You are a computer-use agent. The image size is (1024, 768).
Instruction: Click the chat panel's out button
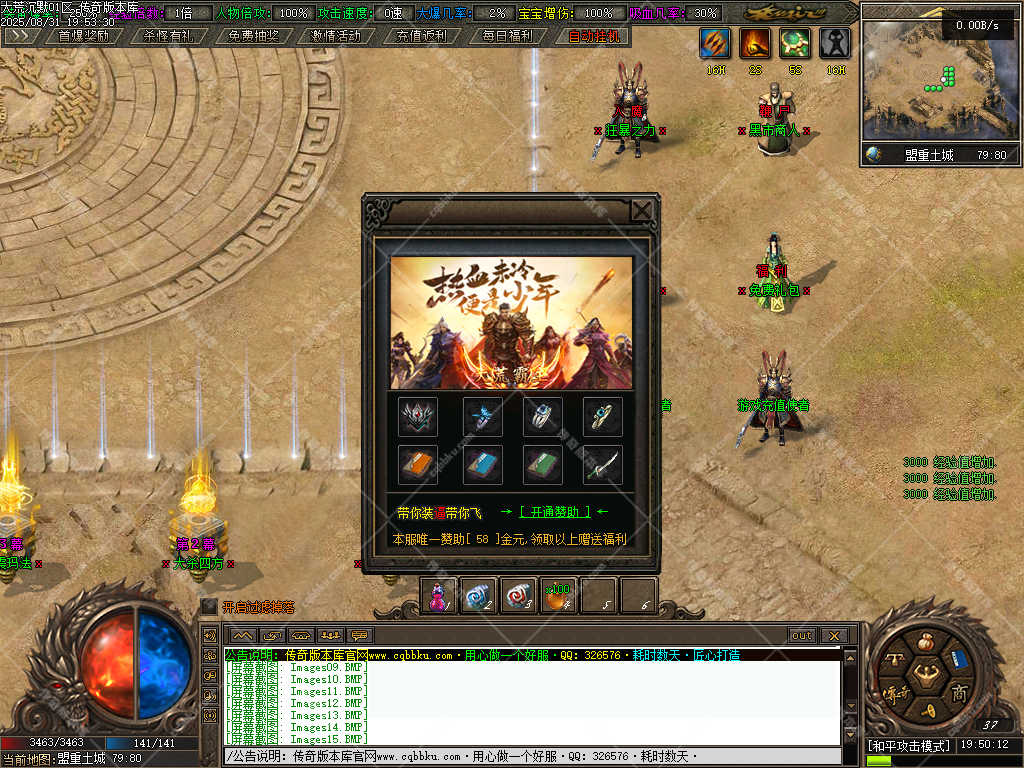click(801, 635)
